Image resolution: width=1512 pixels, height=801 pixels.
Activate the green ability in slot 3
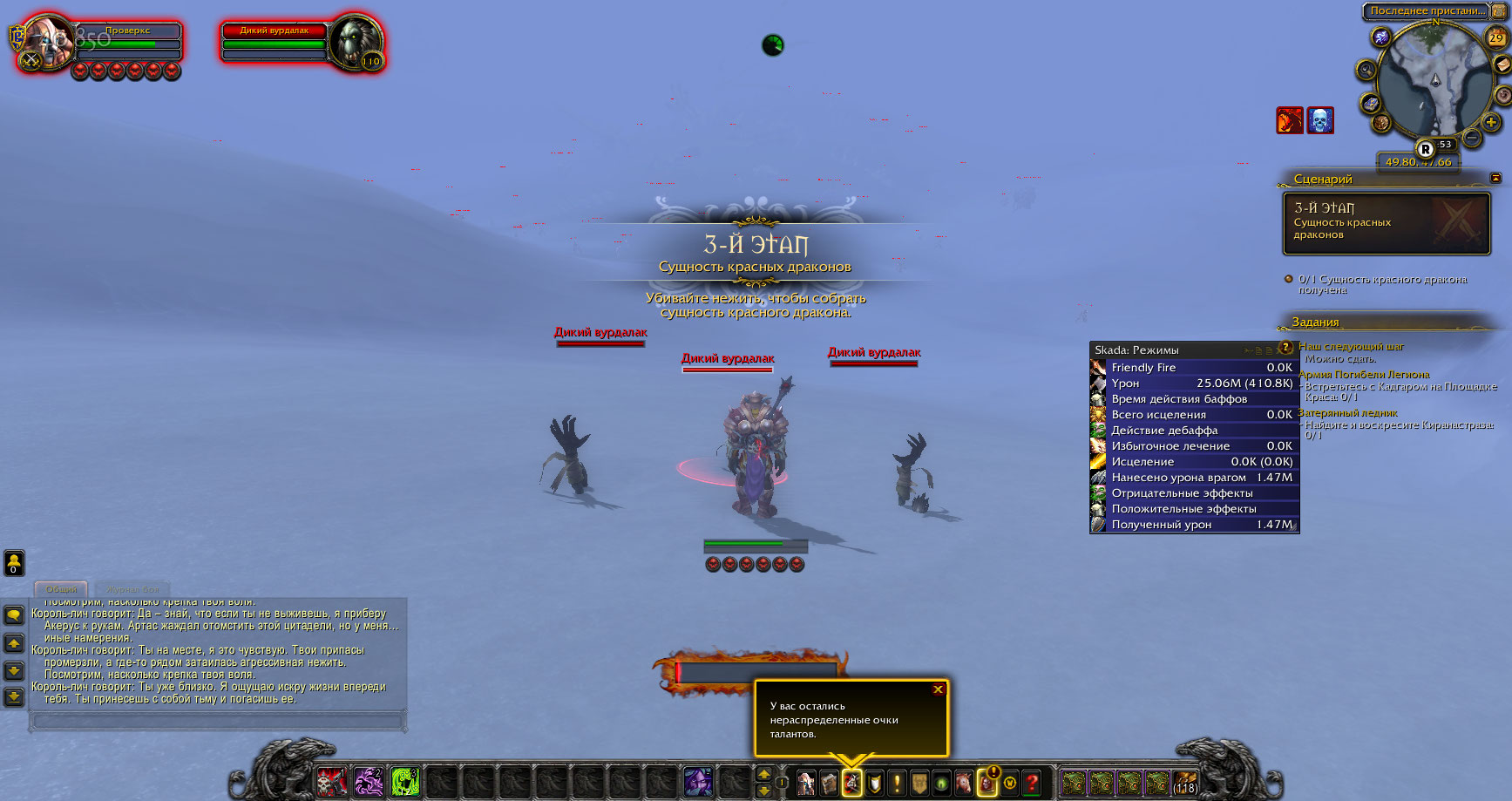coord(405,782)
